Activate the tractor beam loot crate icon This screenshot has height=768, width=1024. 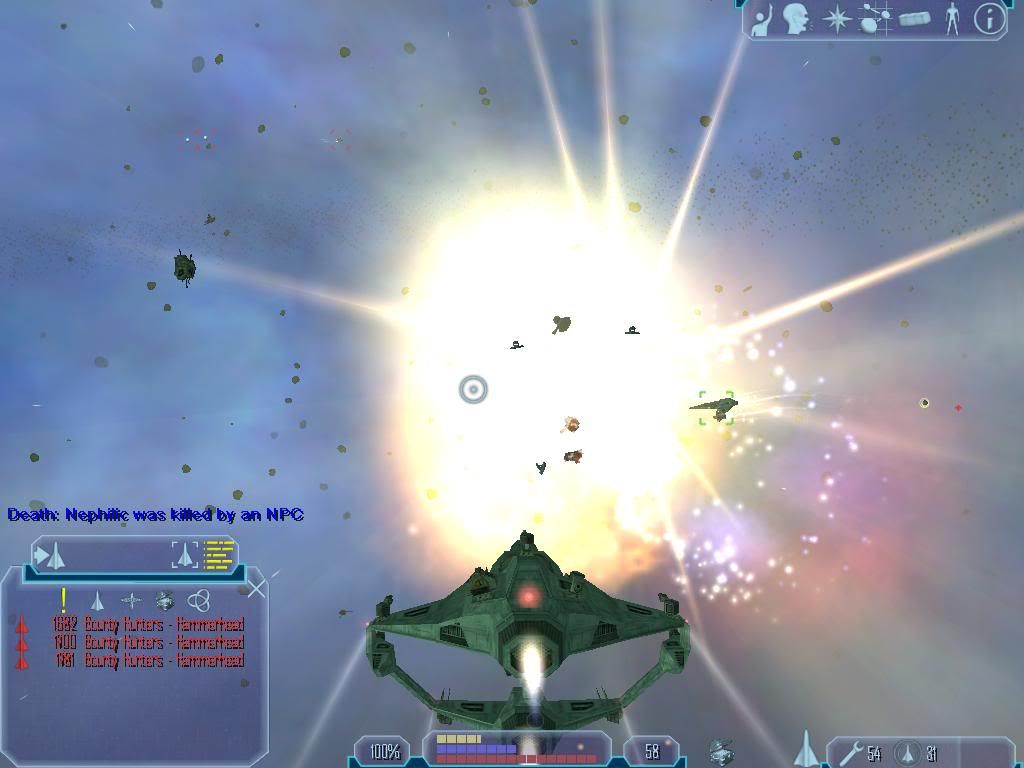(722, 751)
